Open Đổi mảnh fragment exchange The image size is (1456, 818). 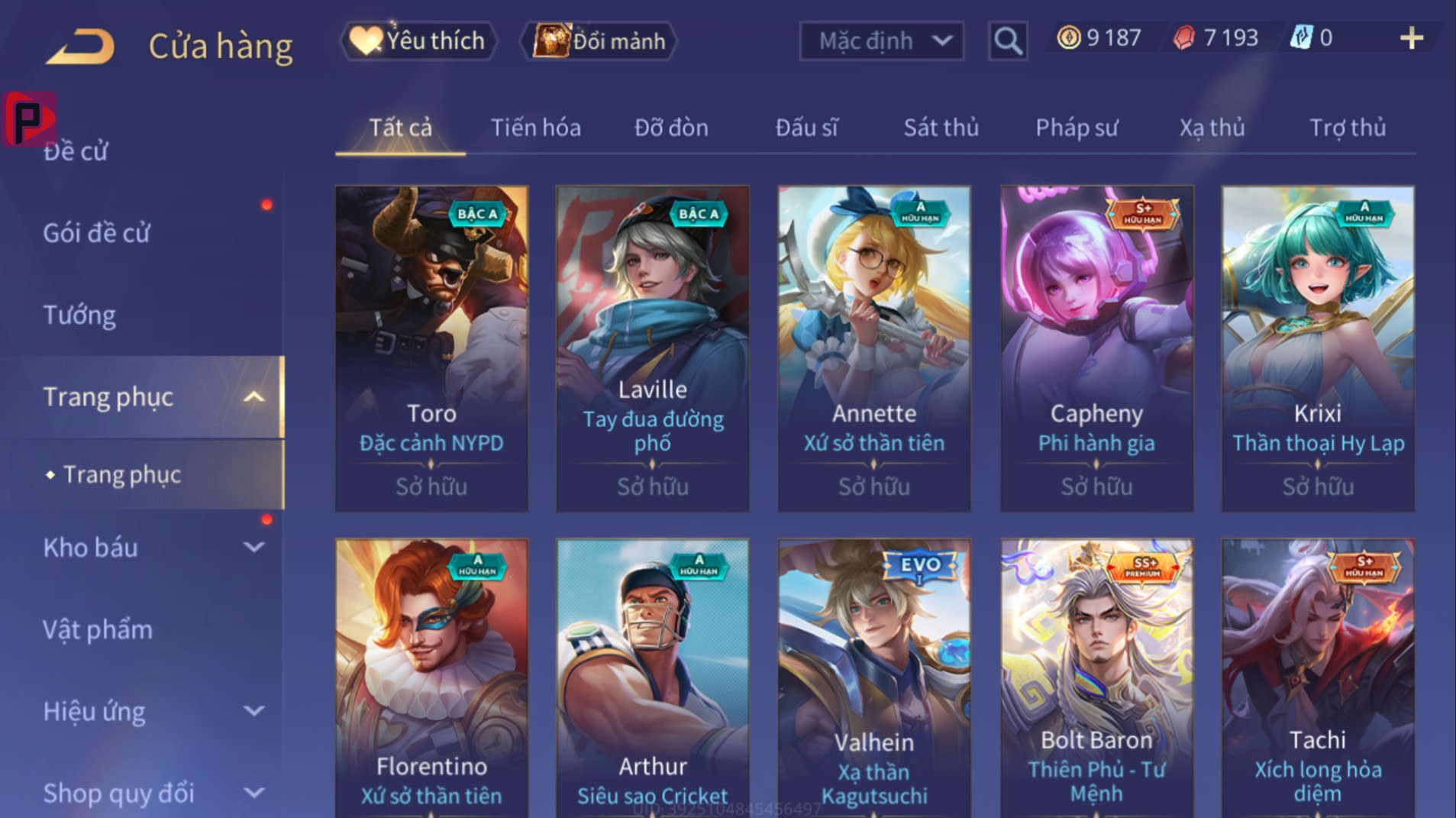pos(599,40)
